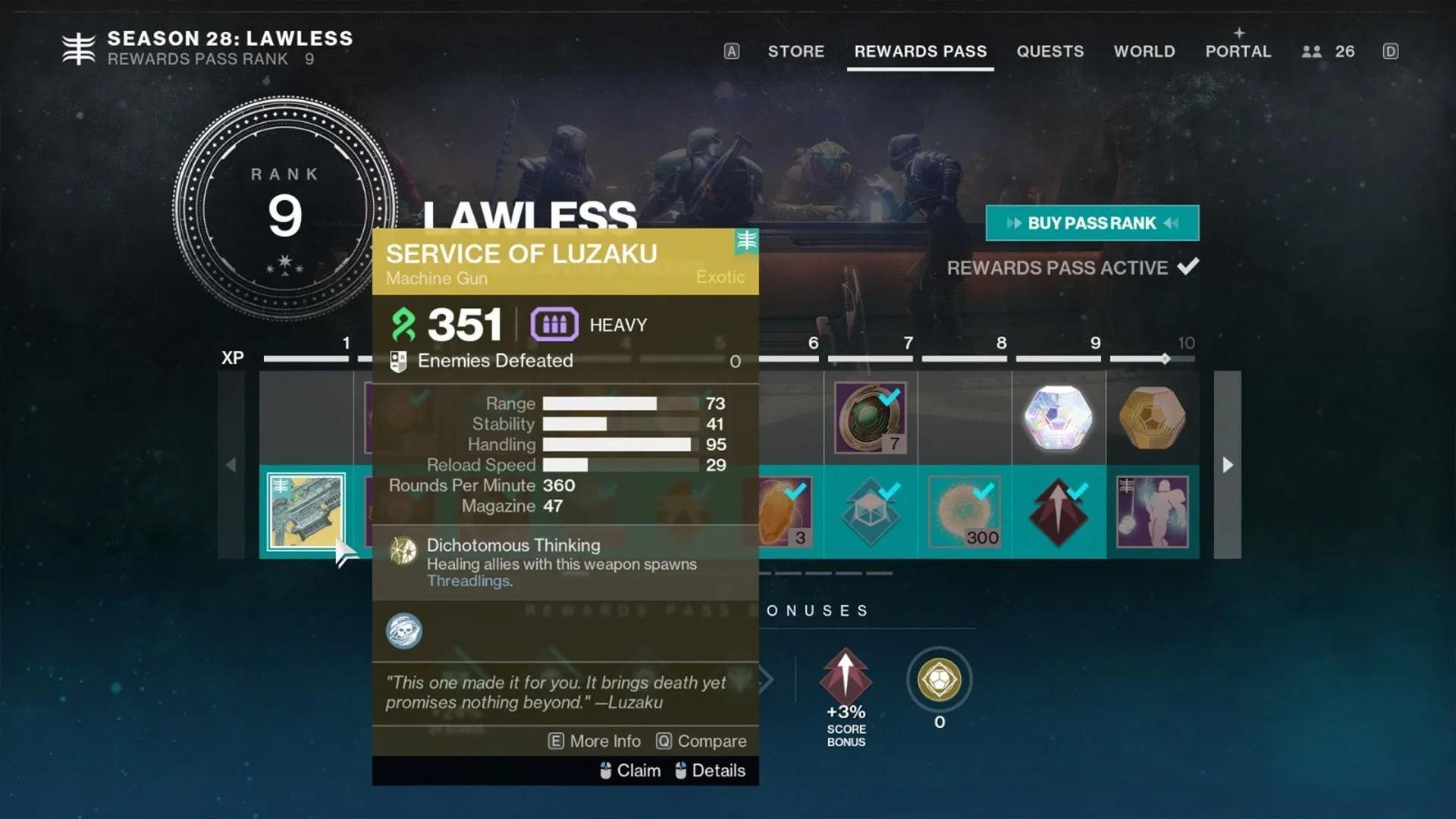Viewport: 1456px width, 819px height.
Task: Select the golden exotic engram at rank 10
Action: (x=1152, y=418)
